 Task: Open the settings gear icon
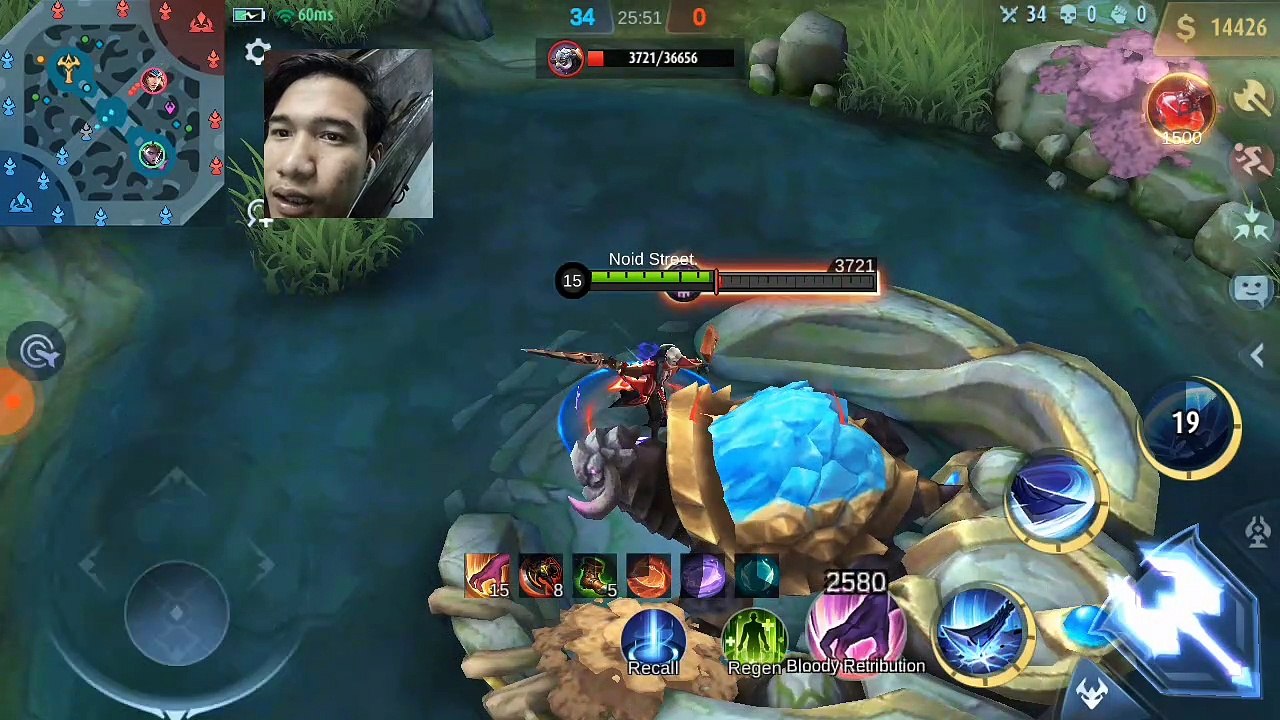[x=258, y=52]
